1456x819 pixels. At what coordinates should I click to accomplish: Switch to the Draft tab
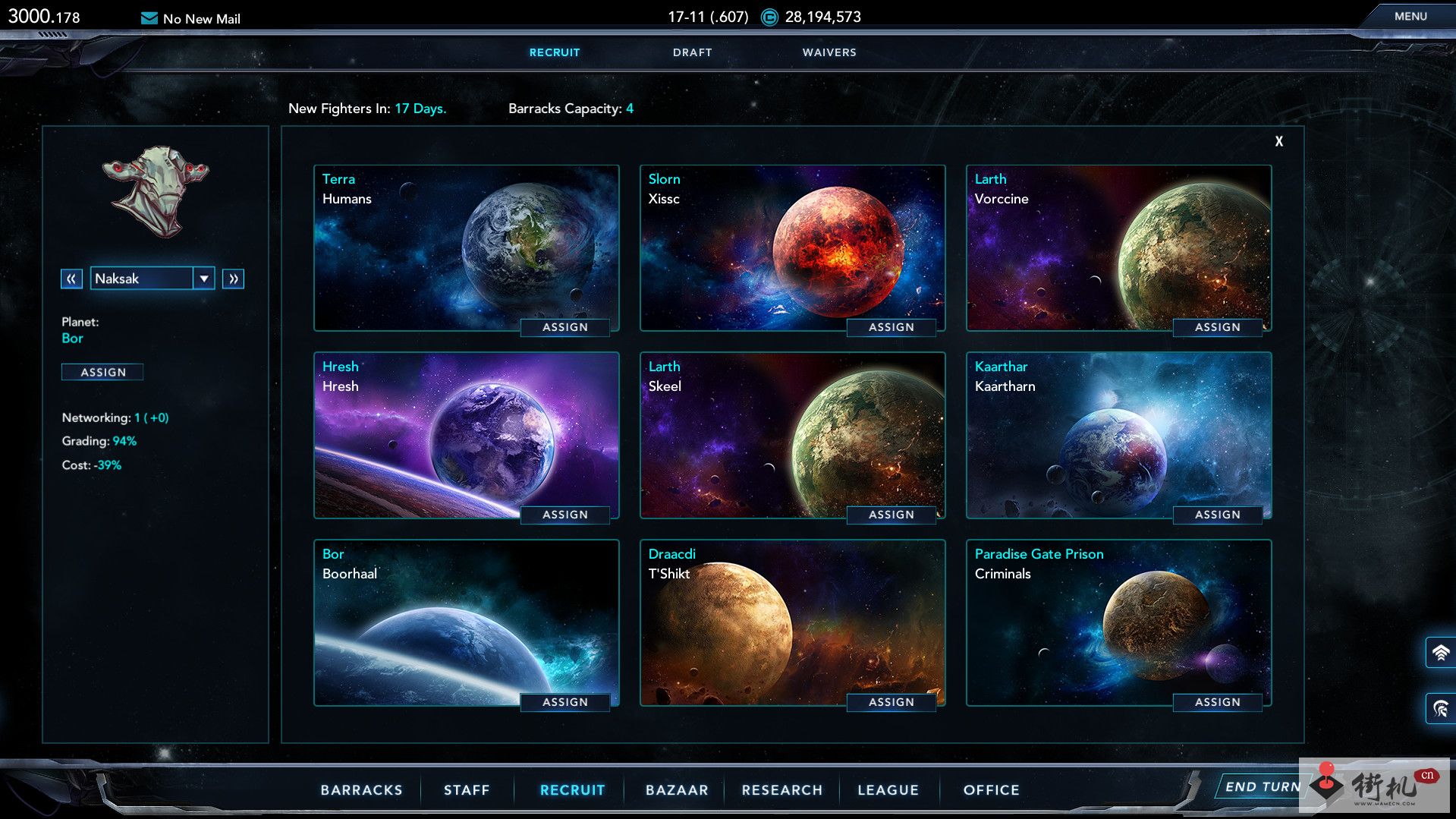pyautogui.click(x=692, y=52)
